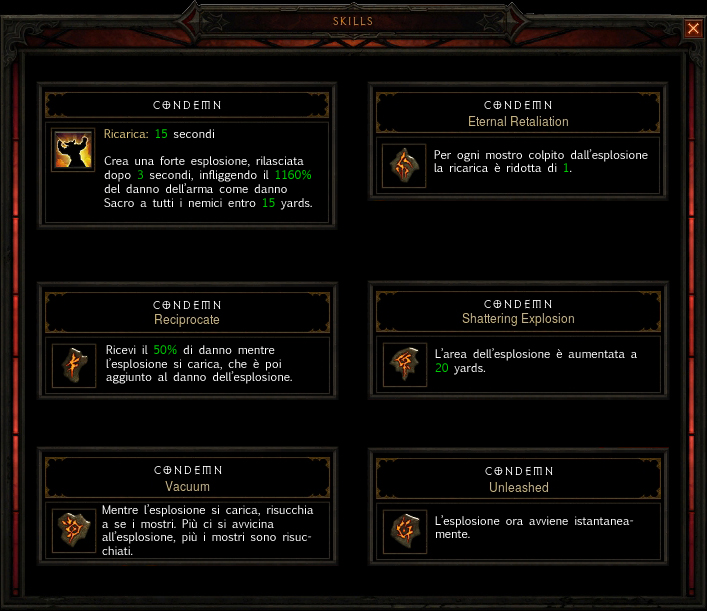Activate the Unleashed rune icon
707x611 pixels.
click(405, 531)
